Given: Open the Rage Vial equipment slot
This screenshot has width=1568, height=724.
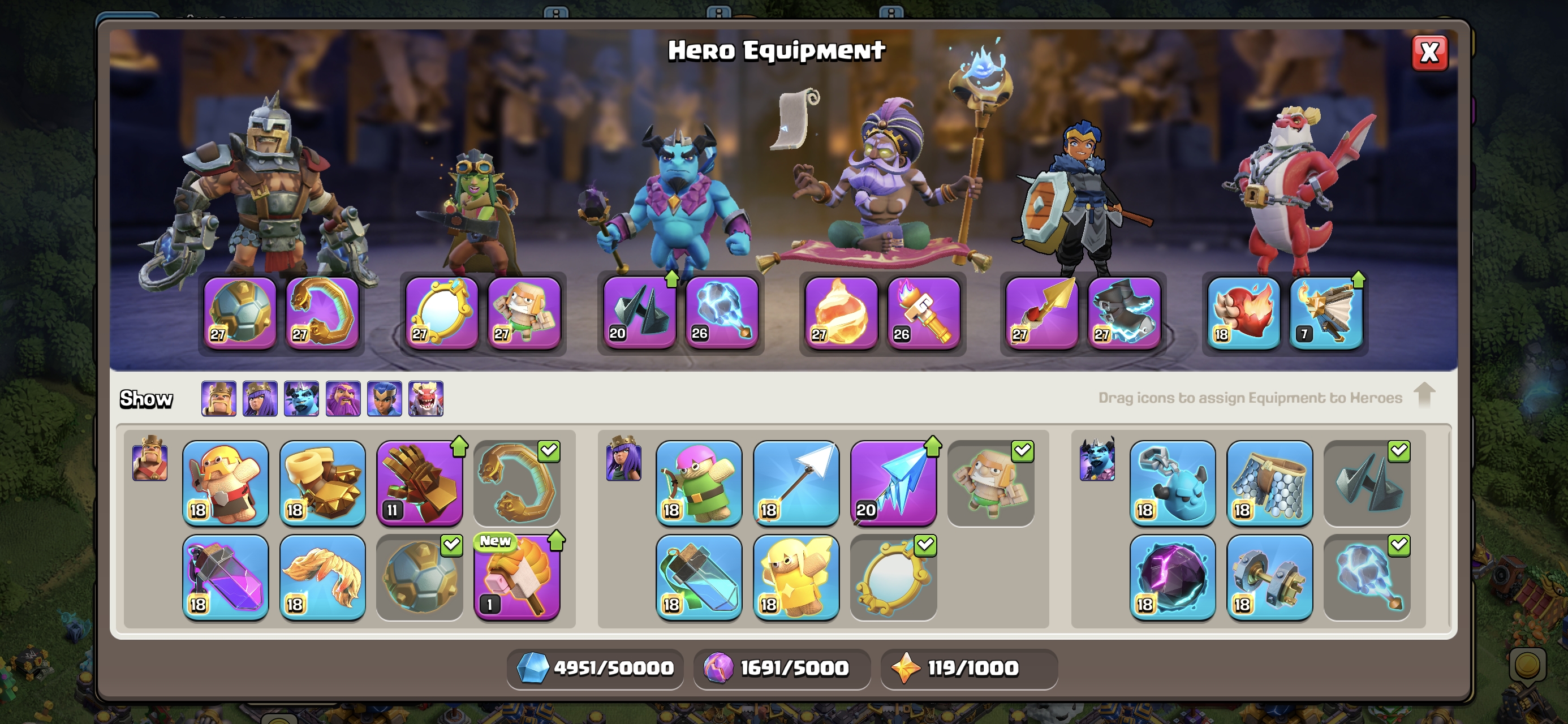Looking at the screenshot, I should coord(225,576).
